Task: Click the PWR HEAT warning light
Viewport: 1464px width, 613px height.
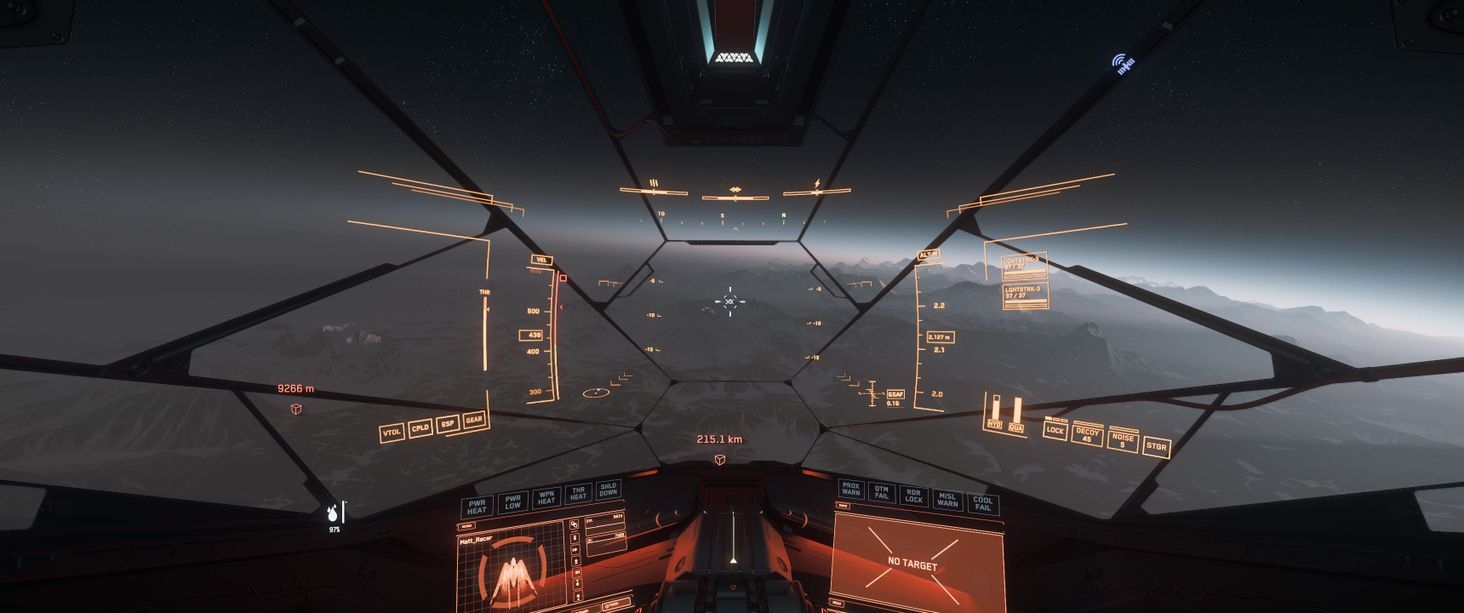Action: pos(477,506)
